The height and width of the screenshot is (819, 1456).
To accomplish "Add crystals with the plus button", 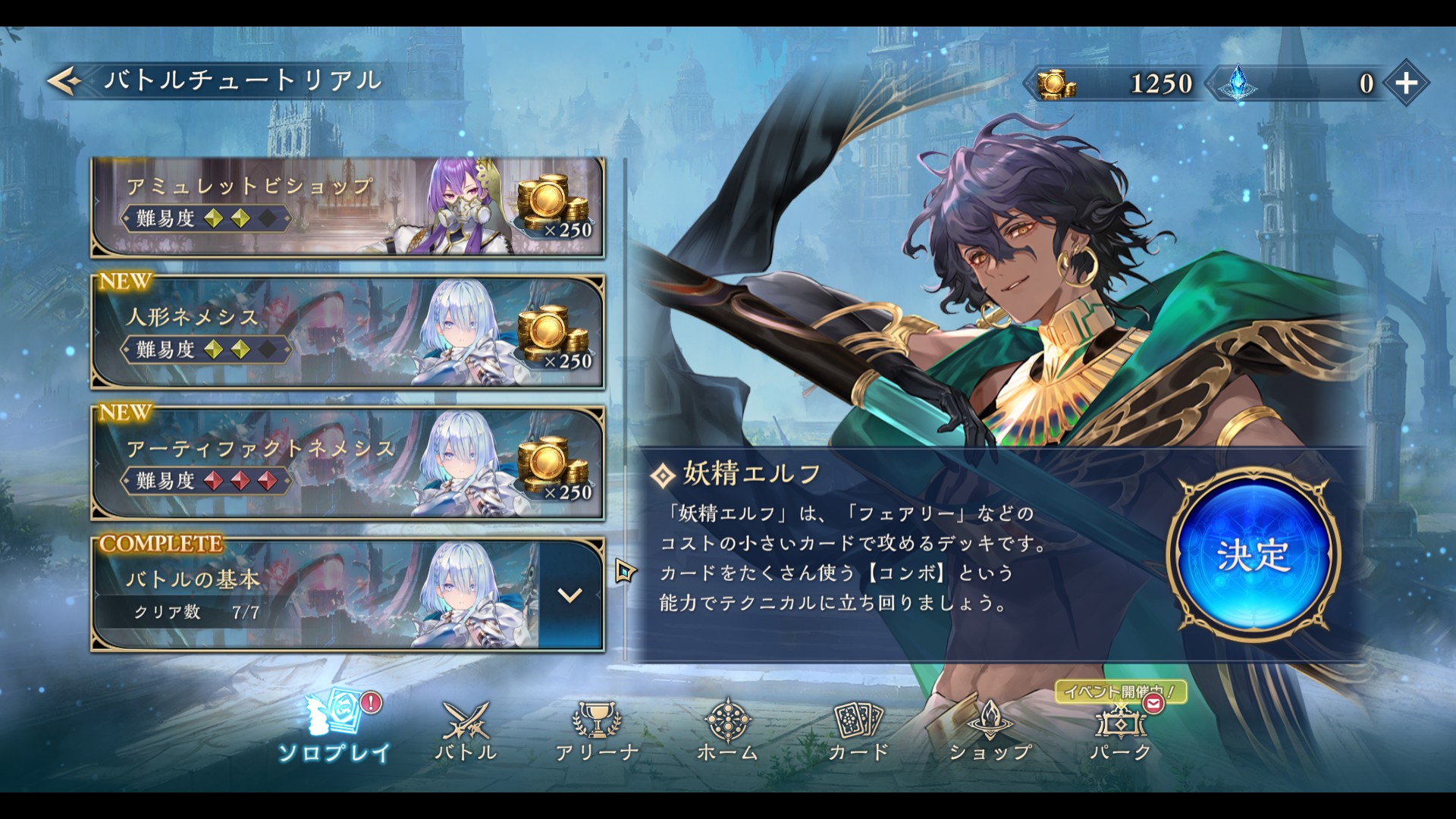I will [x=1407, y=83].
